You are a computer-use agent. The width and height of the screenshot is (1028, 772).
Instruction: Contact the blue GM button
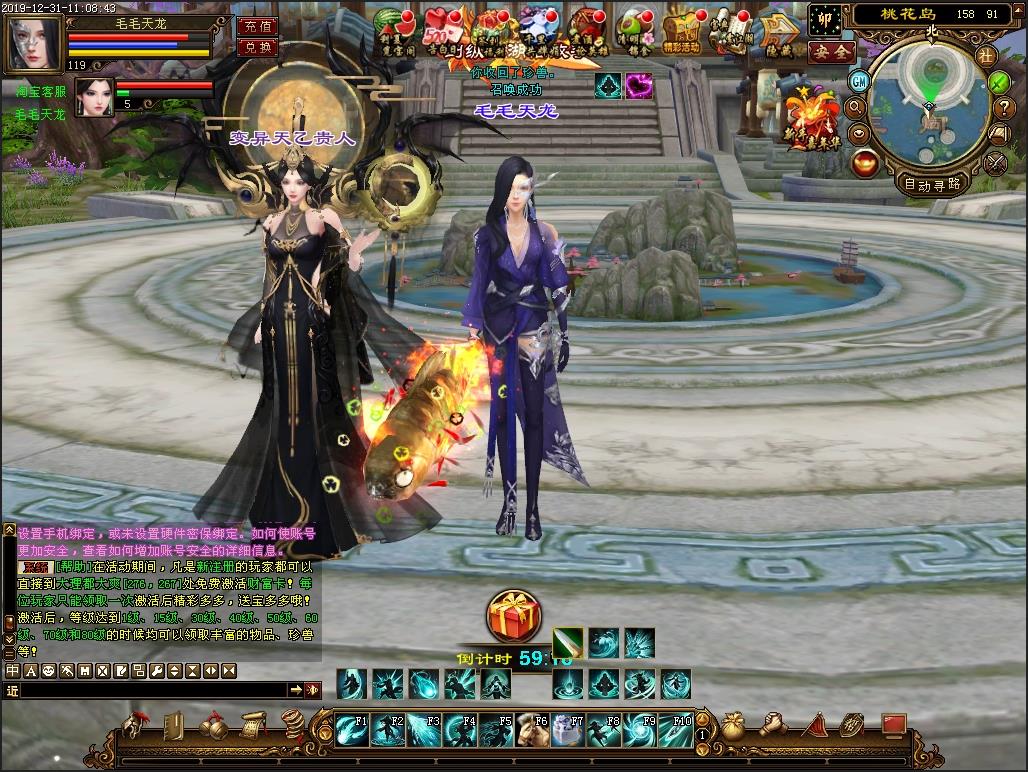point(859,80)
